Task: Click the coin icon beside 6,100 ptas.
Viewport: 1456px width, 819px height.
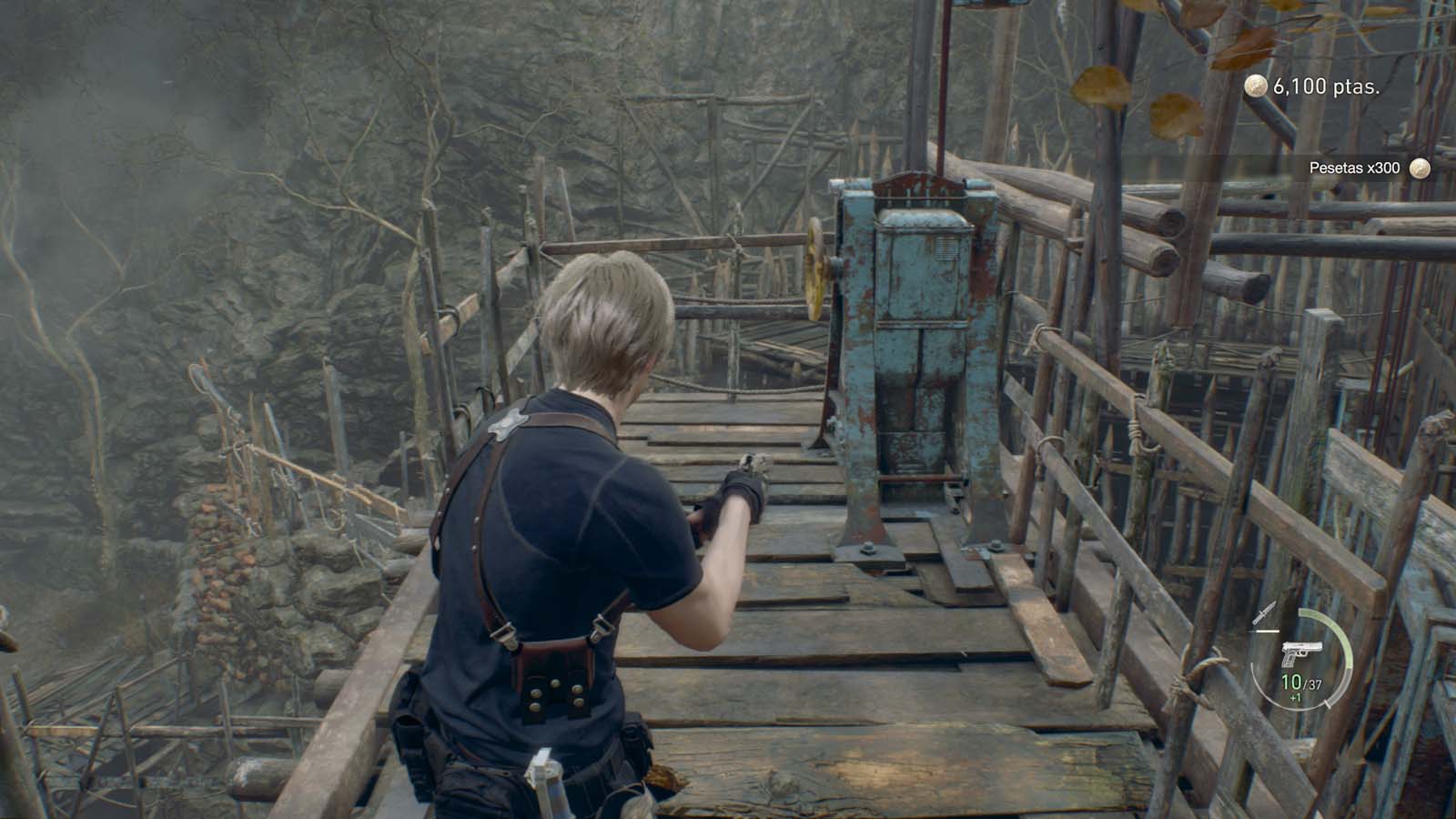Action: tap(1256, 86)
